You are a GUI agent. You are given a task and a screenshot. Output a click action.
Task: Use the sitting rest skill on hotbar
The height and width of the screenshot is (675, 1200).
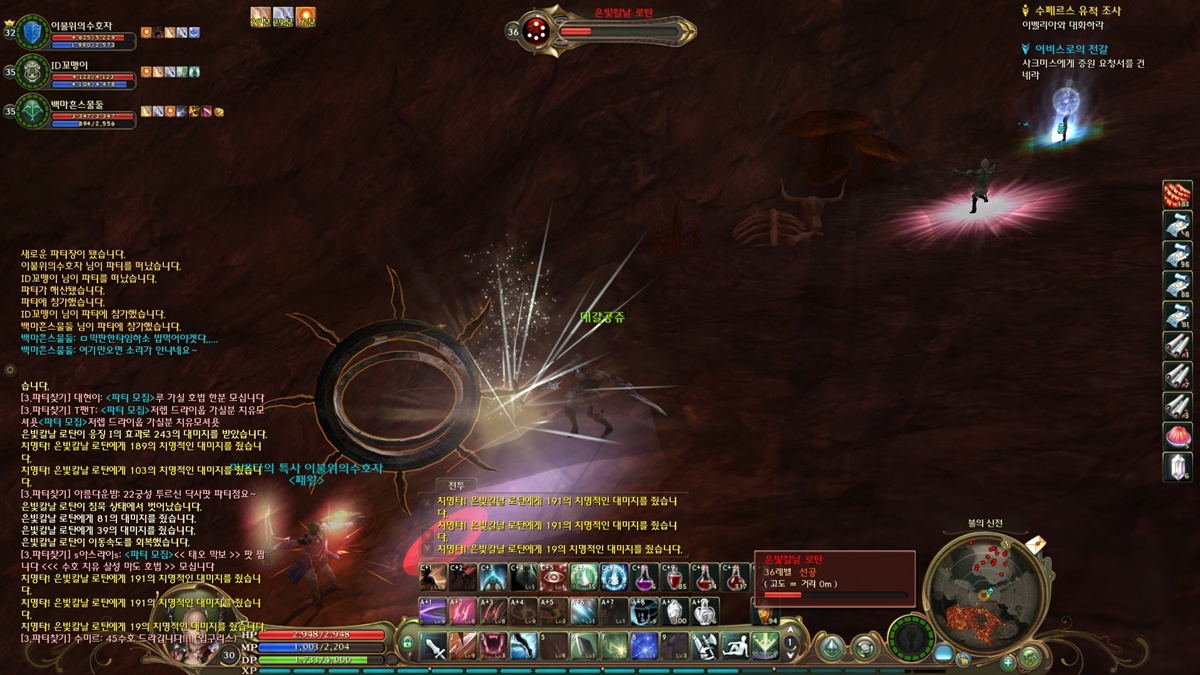736,646
